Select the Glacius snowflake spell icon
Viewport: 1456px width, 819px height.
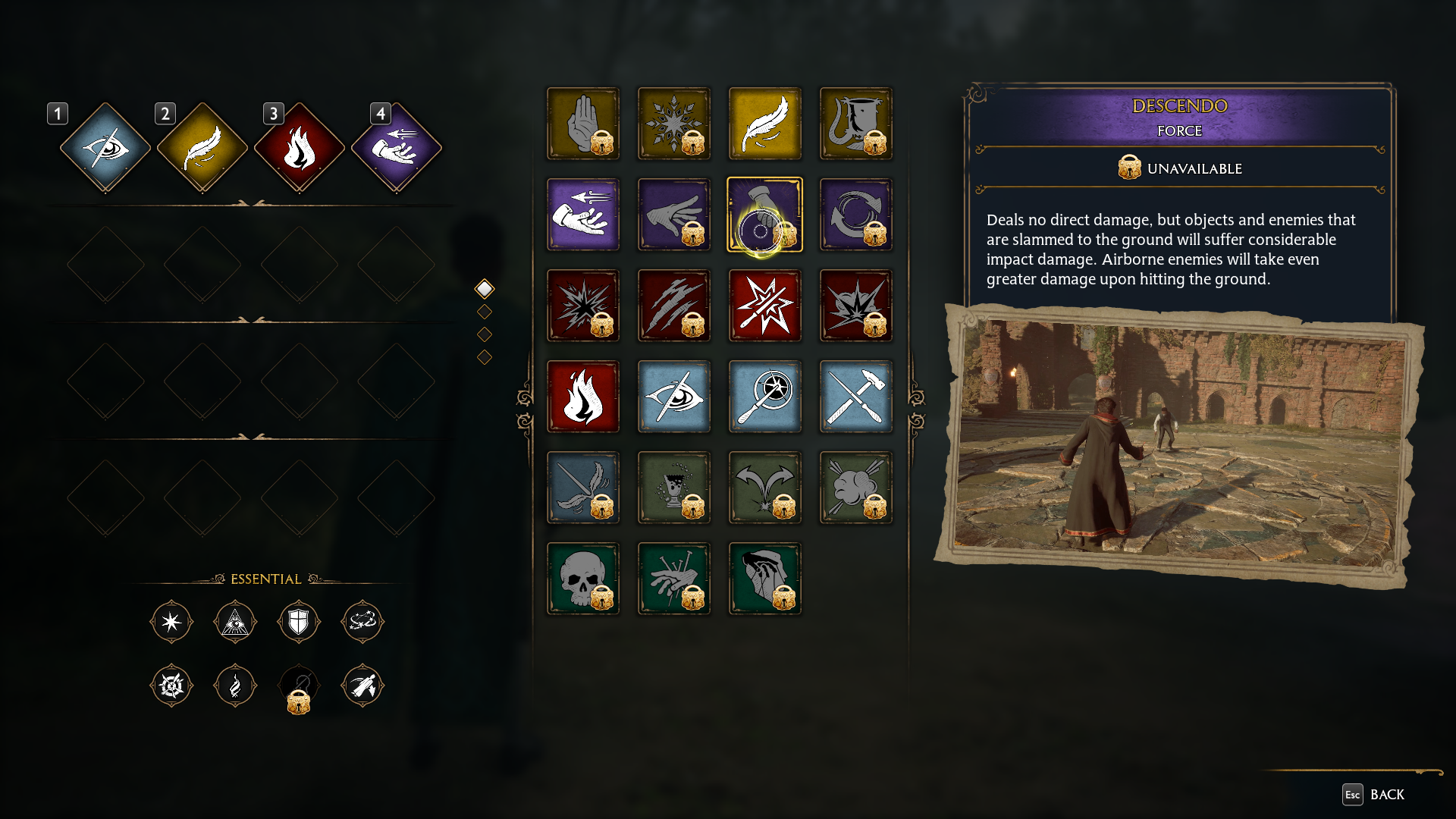point(673,124)
